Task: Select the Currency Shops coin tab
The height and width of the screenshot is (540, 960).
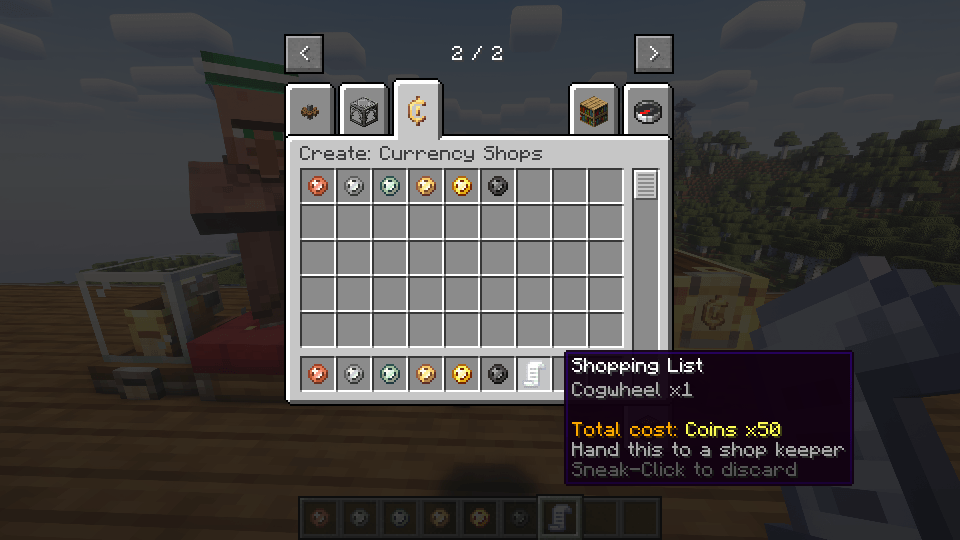Action: click(417, 111)
